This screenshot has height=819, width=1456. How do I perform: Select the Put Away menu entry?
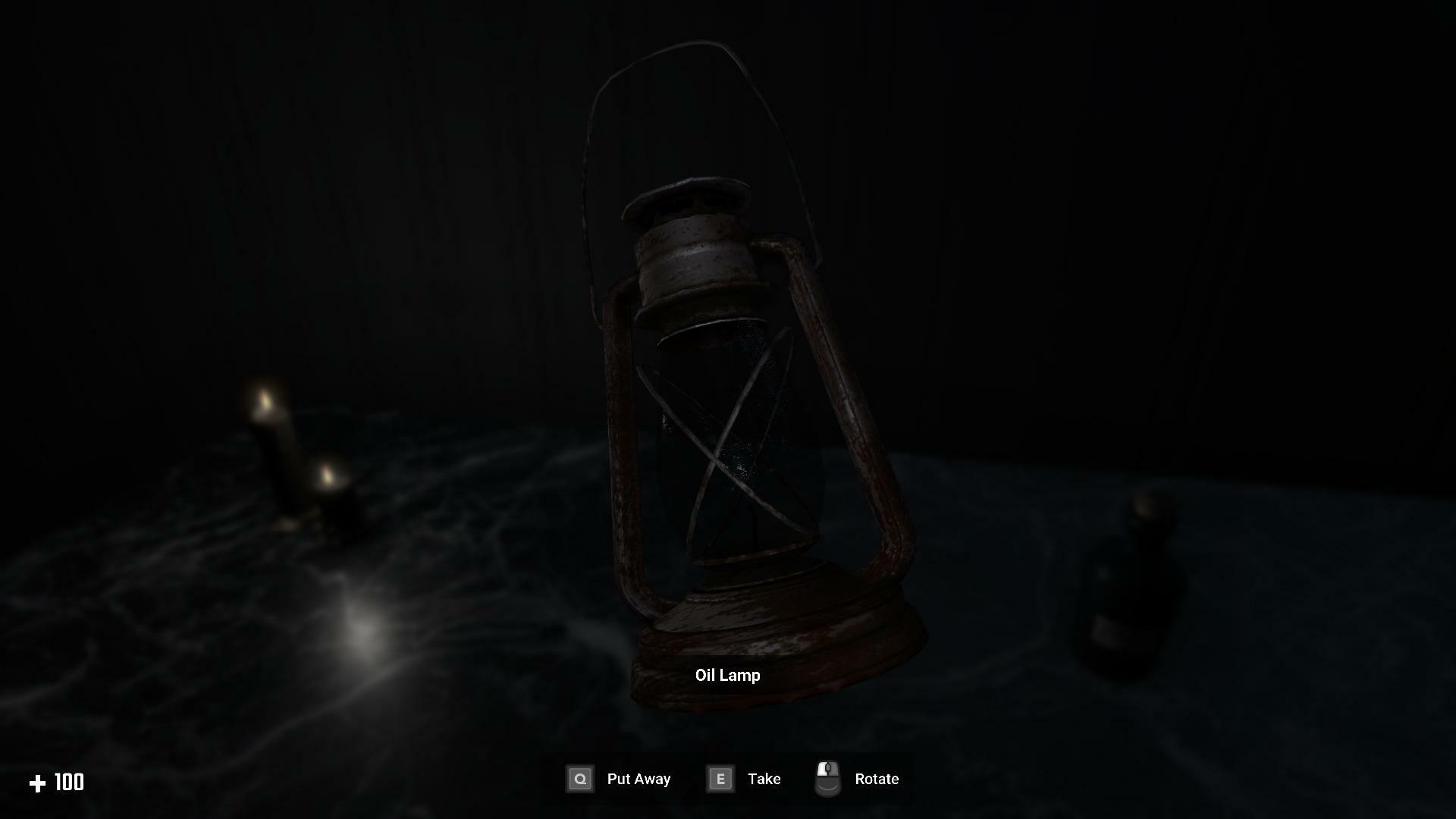[x=638, y=779]
